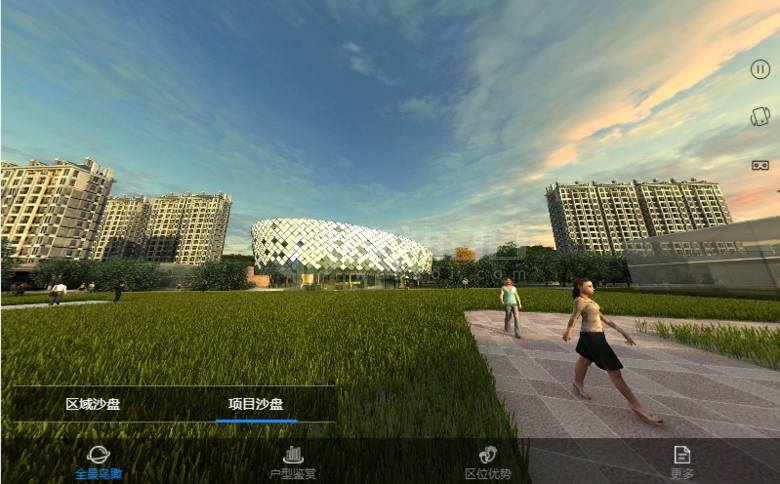Image resolution: width=780 pixels, height=484 pixels.
Task: Pause the panorama auto-rotation
Action: (x=760, y=69)
